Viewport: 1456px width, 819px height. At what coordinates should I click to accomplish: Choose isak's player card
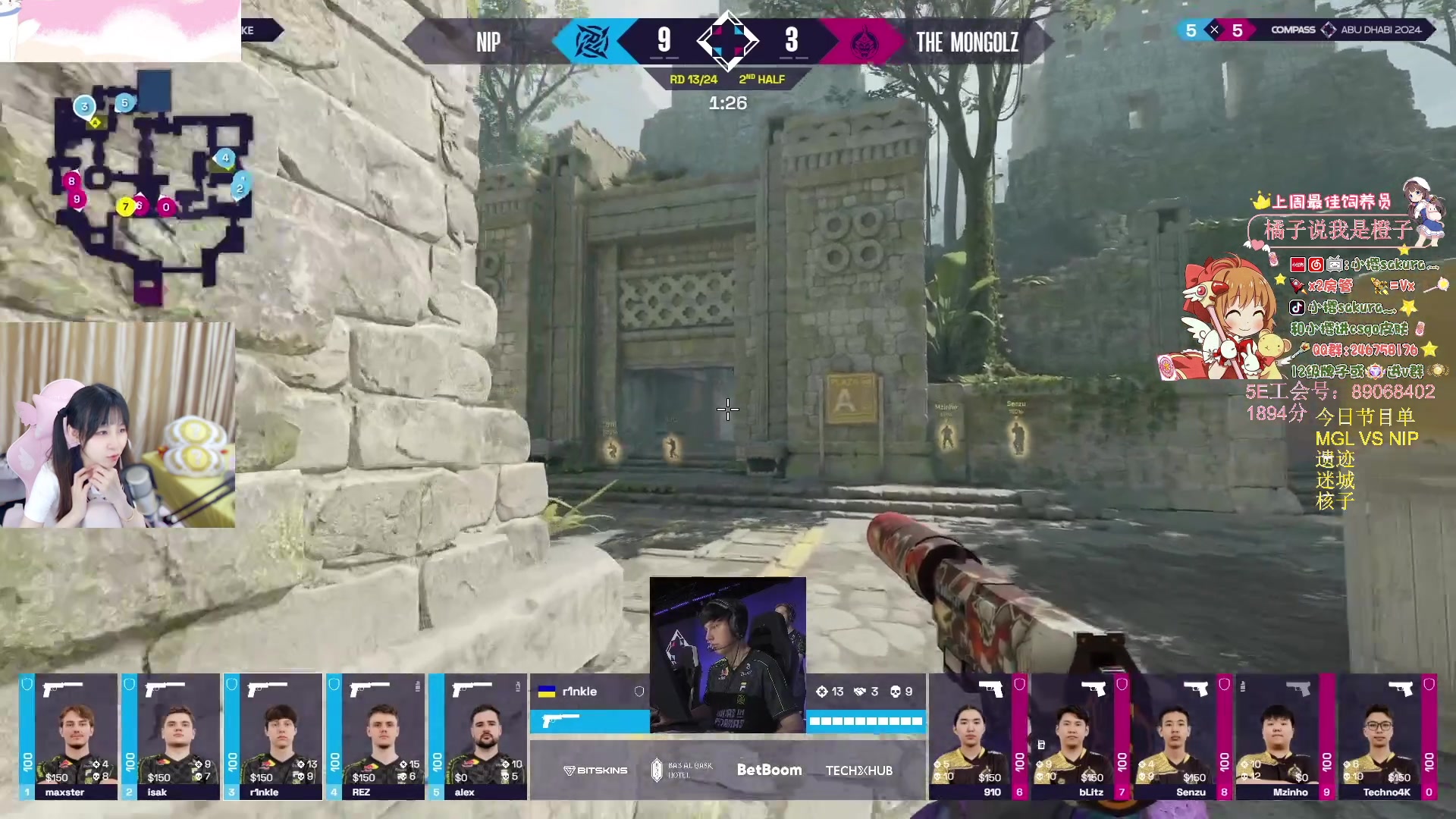(171, 736)
